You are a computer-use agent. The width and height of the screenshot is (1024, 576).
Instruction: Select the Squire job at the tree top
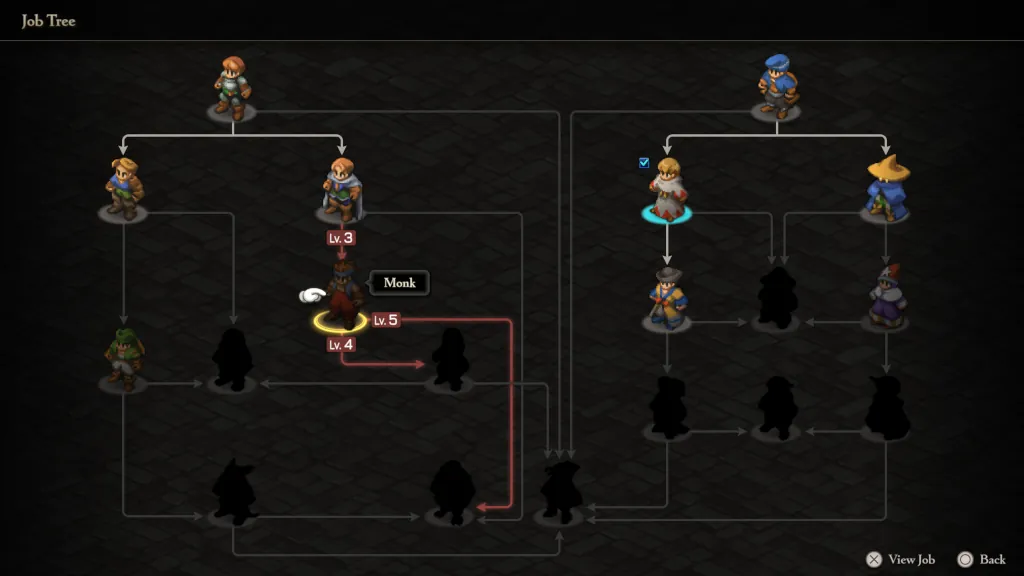point(232,87)
